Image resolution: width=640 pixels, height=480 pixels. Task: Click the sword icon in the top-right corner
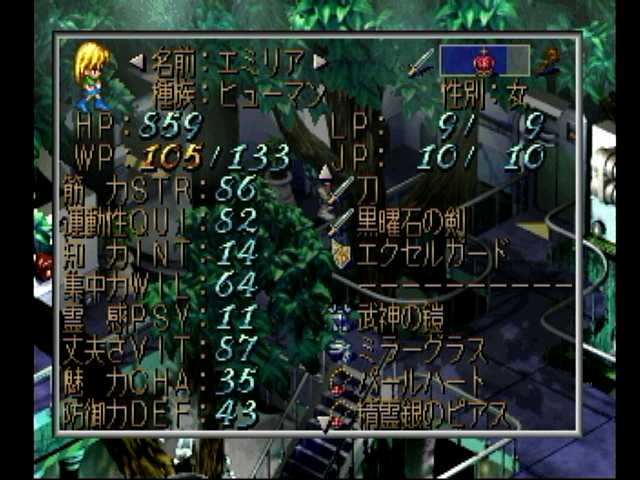(420, 60)
